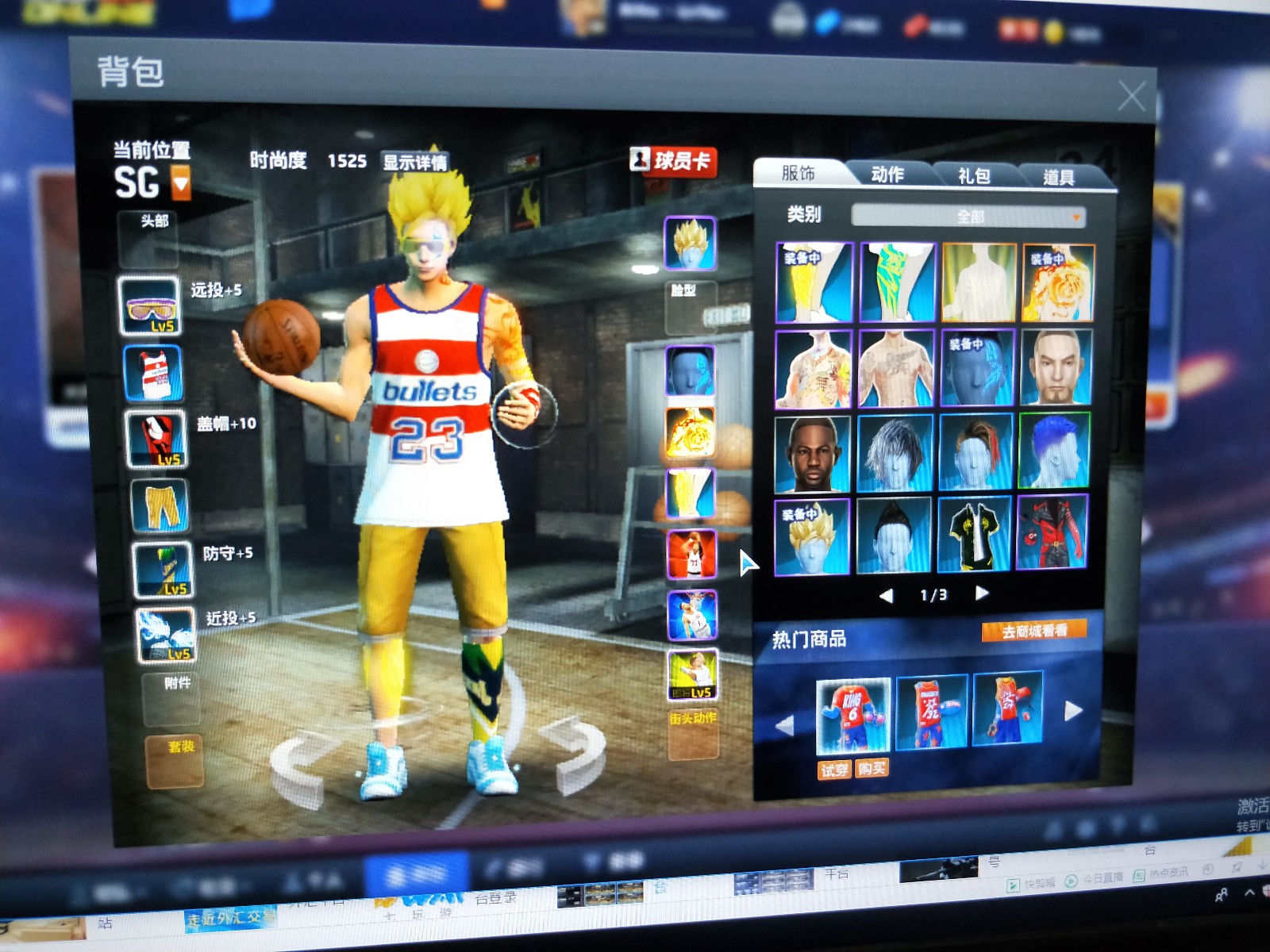Open the 道具 tab
Viewport: 1270px width, 952px height.
coord(1058,177)
